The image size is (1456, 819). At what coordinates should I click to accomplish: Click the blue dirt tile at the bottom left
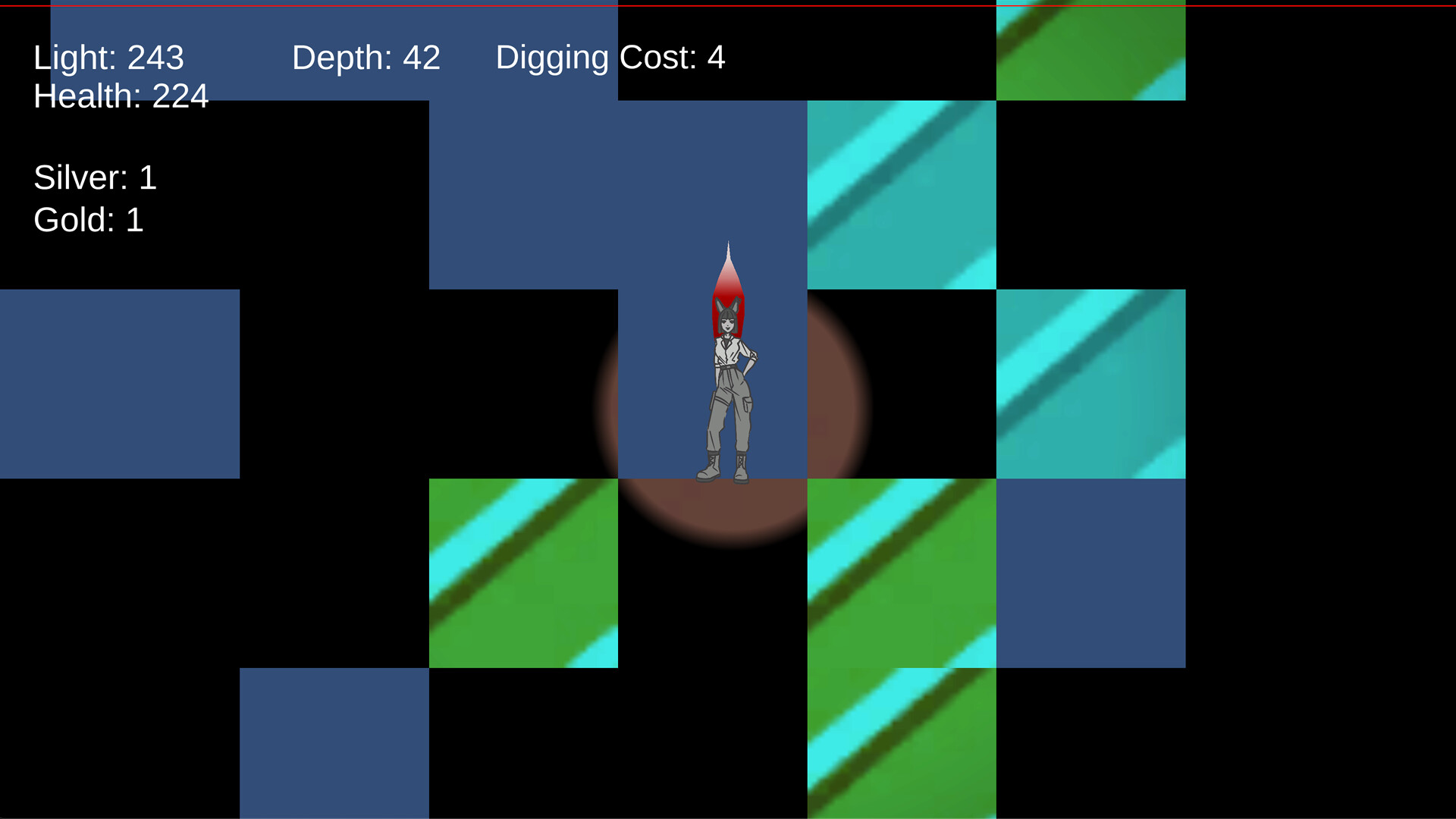tap(334, 743)
